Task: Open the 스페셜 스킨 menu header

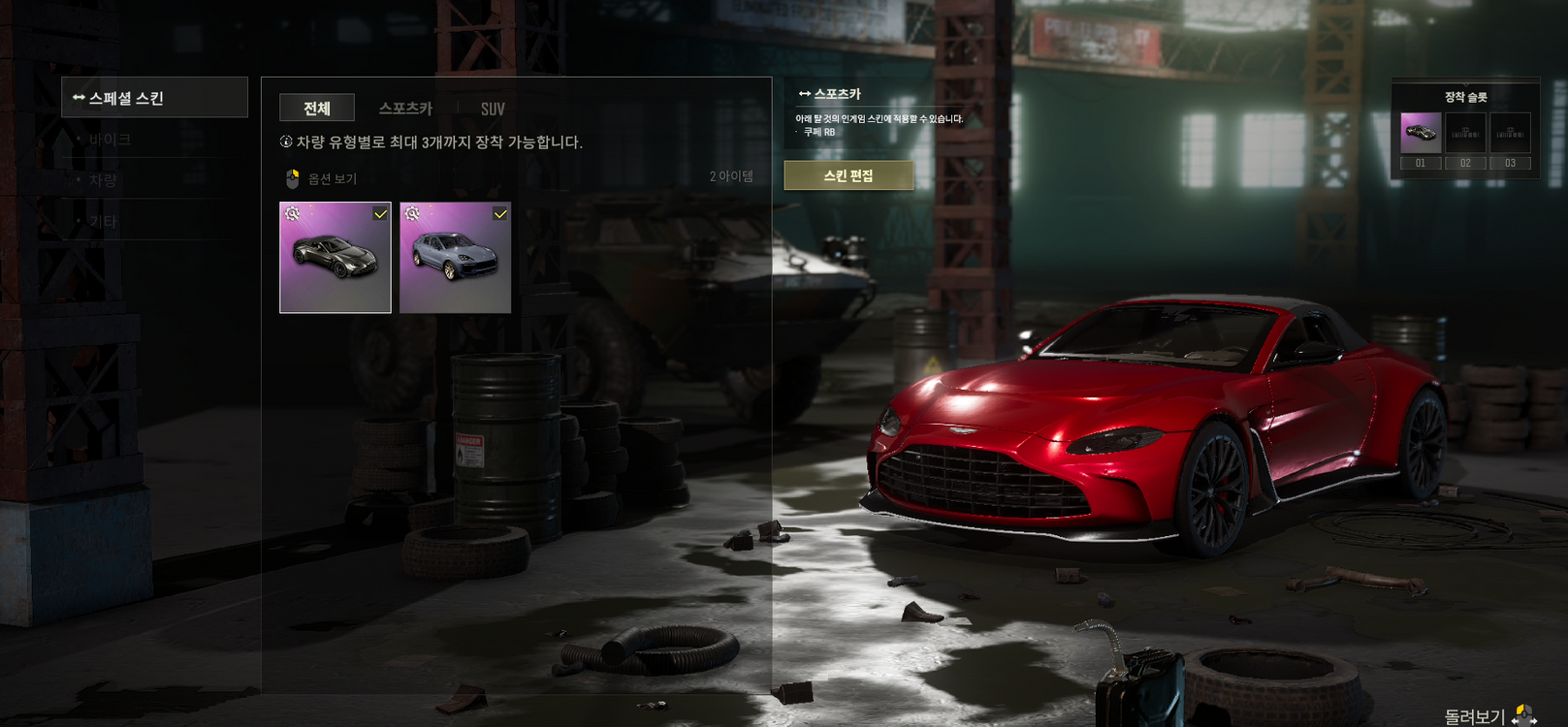Action: pos(153,98)
